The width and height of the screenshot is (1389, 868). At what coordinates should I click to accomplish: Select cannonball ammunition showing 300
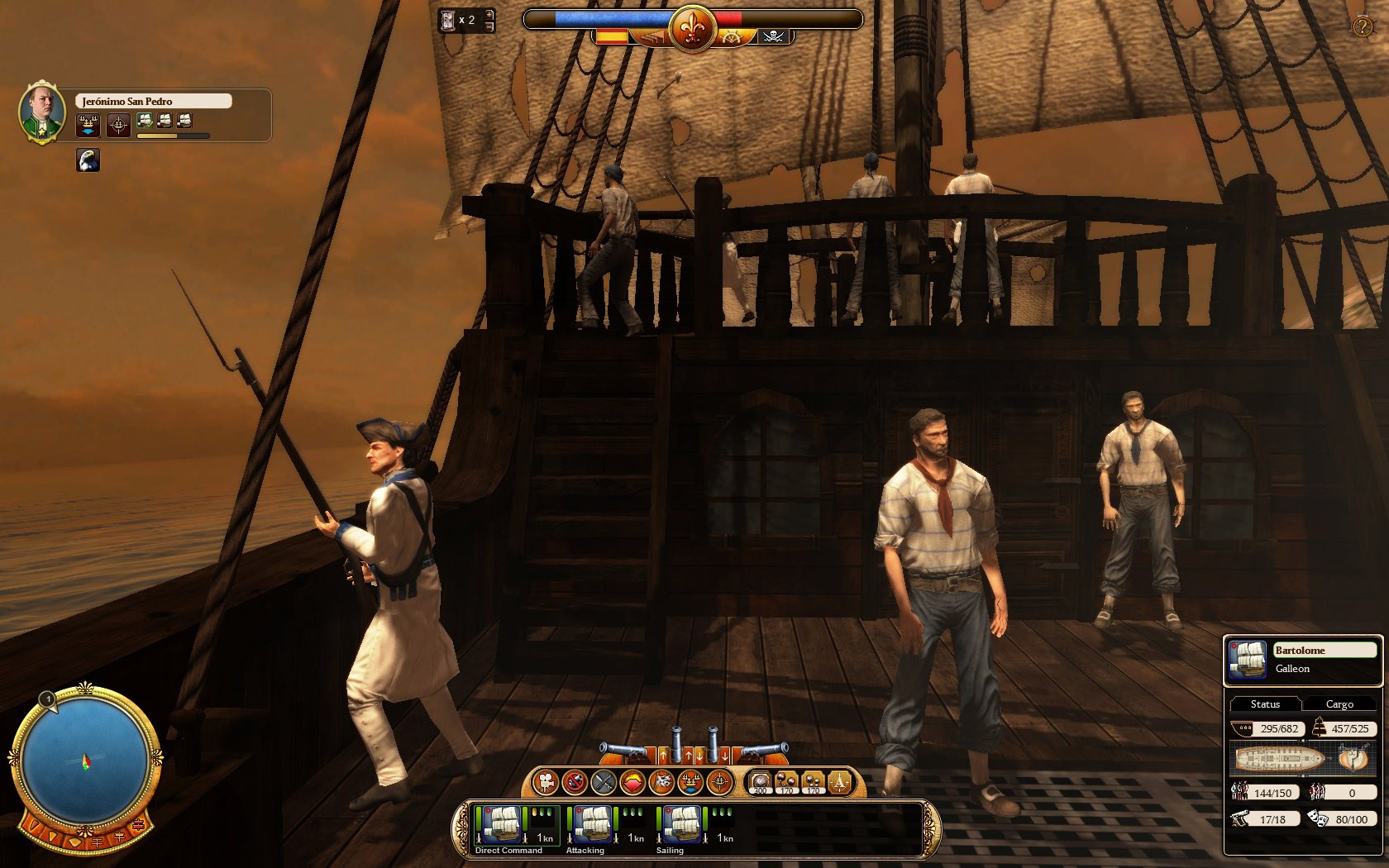(x=759, y=781)
